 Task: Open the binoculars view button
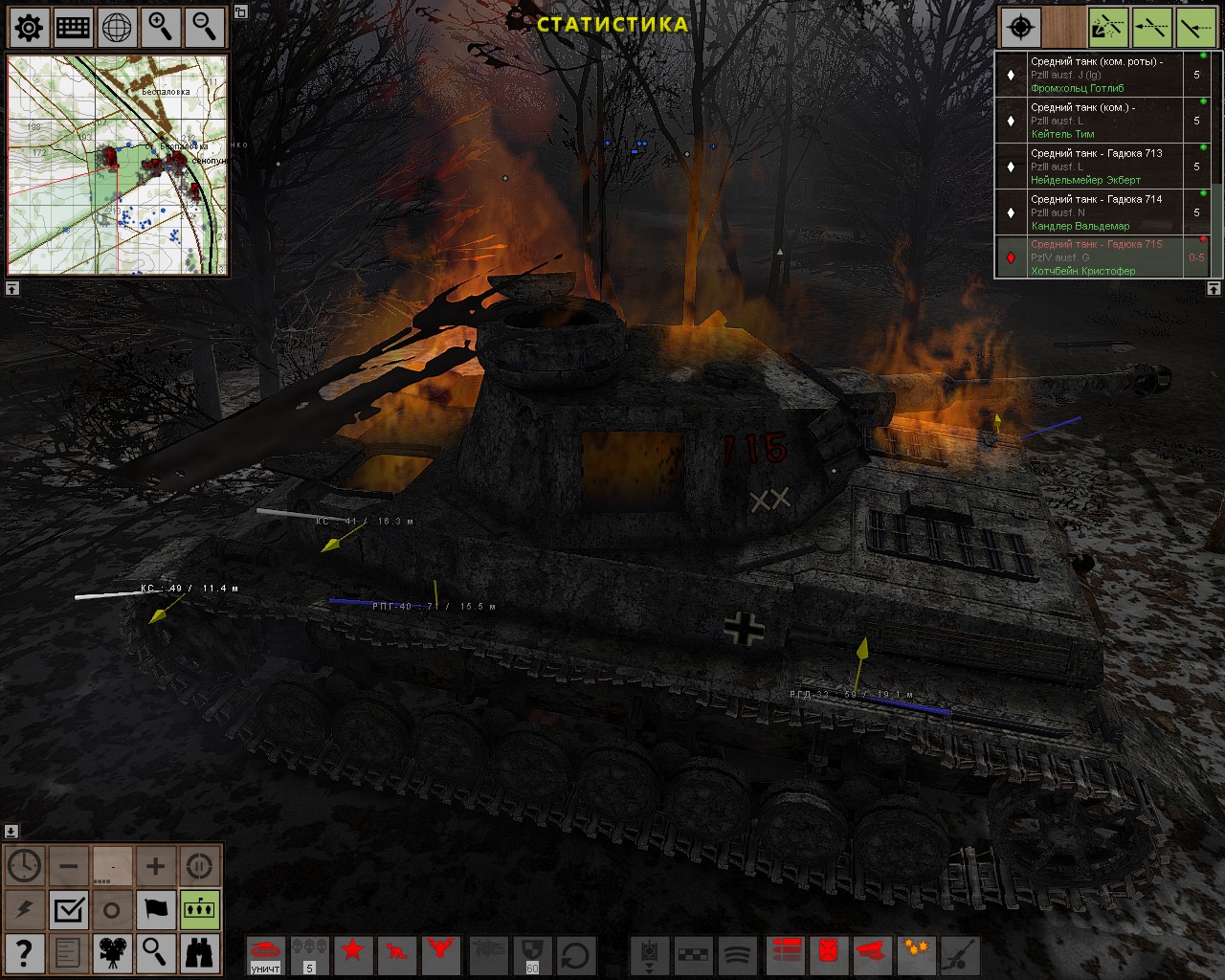tap(199, 953)
